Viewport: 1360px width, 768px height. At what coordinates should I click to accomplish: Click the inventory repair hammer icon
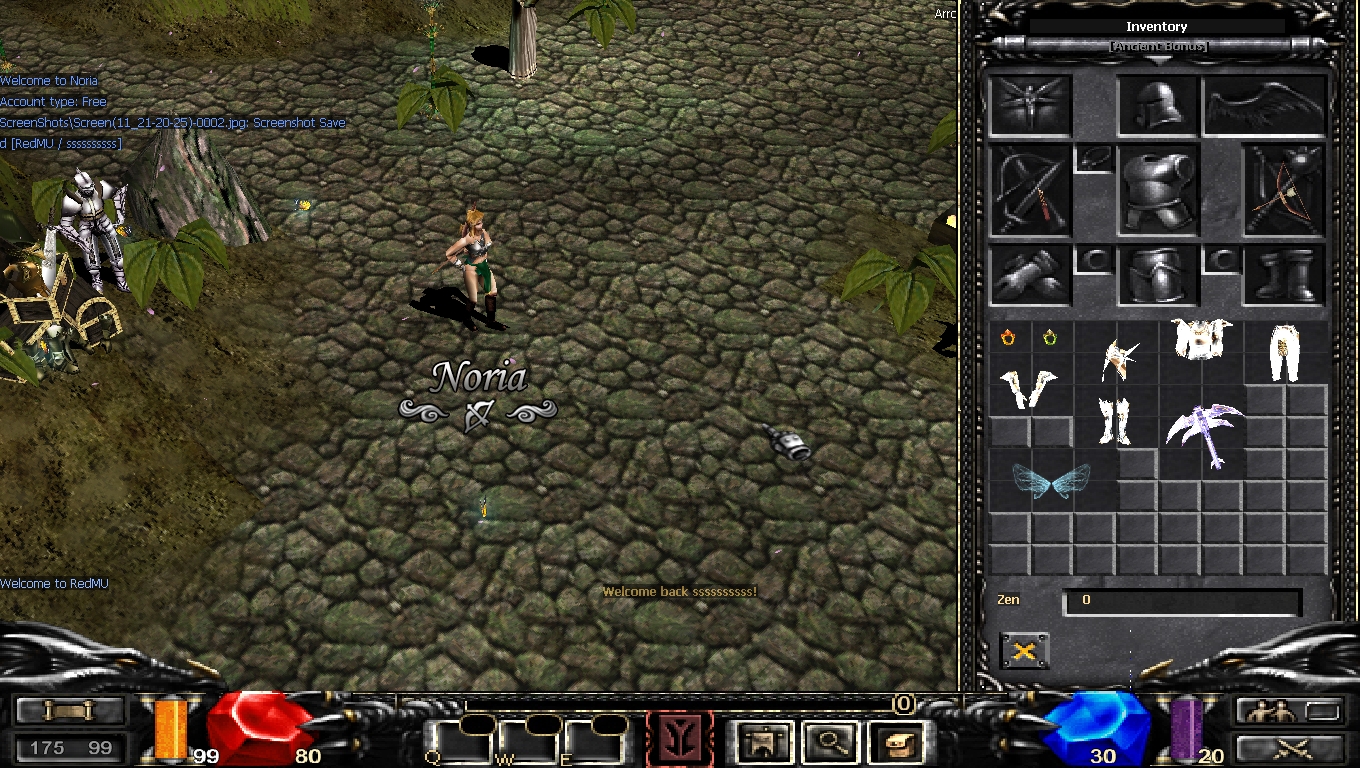coord(1026,650)
